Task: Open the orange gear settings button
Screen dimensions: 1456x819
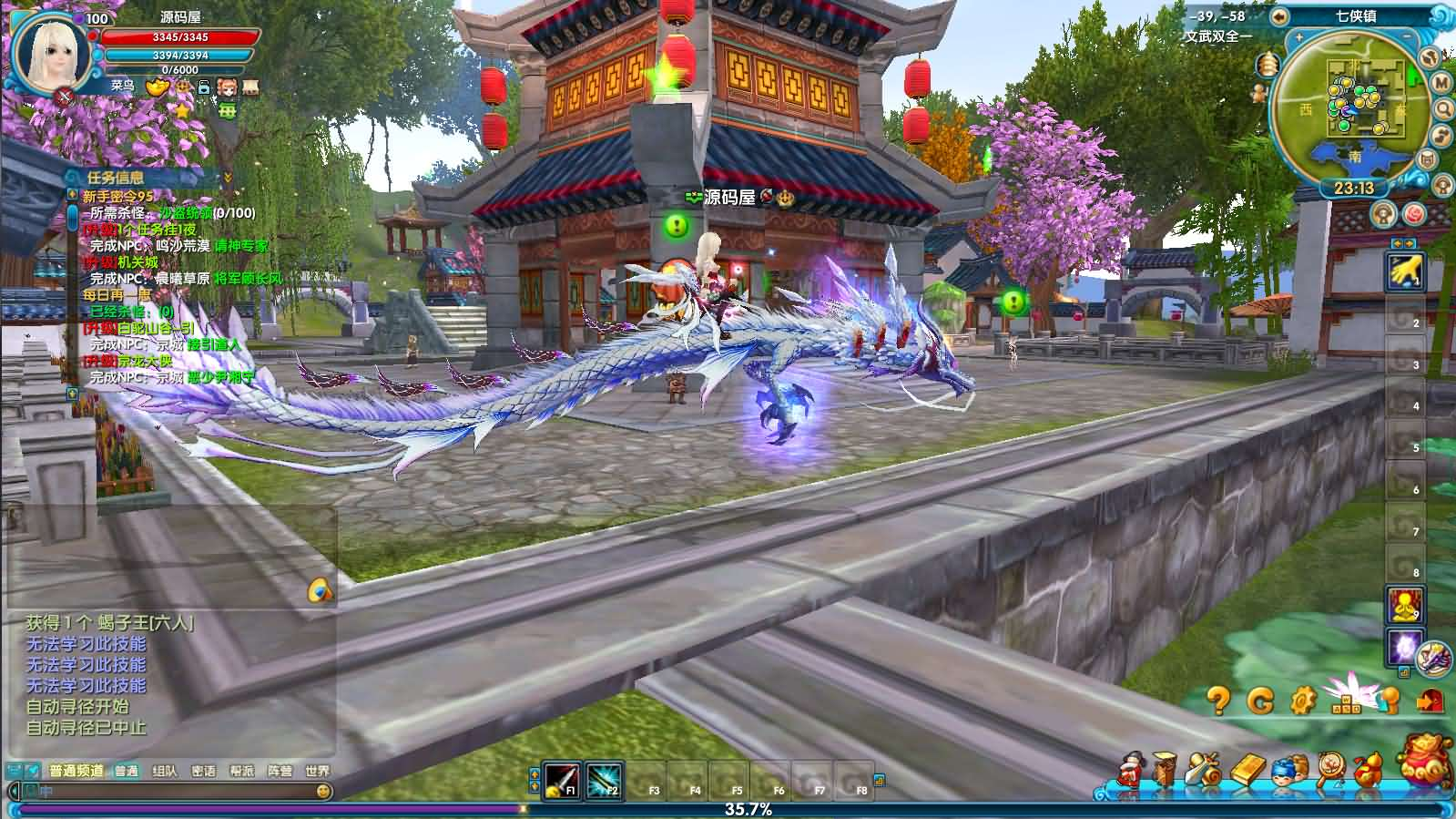Action: click(x=1304, y=700)
